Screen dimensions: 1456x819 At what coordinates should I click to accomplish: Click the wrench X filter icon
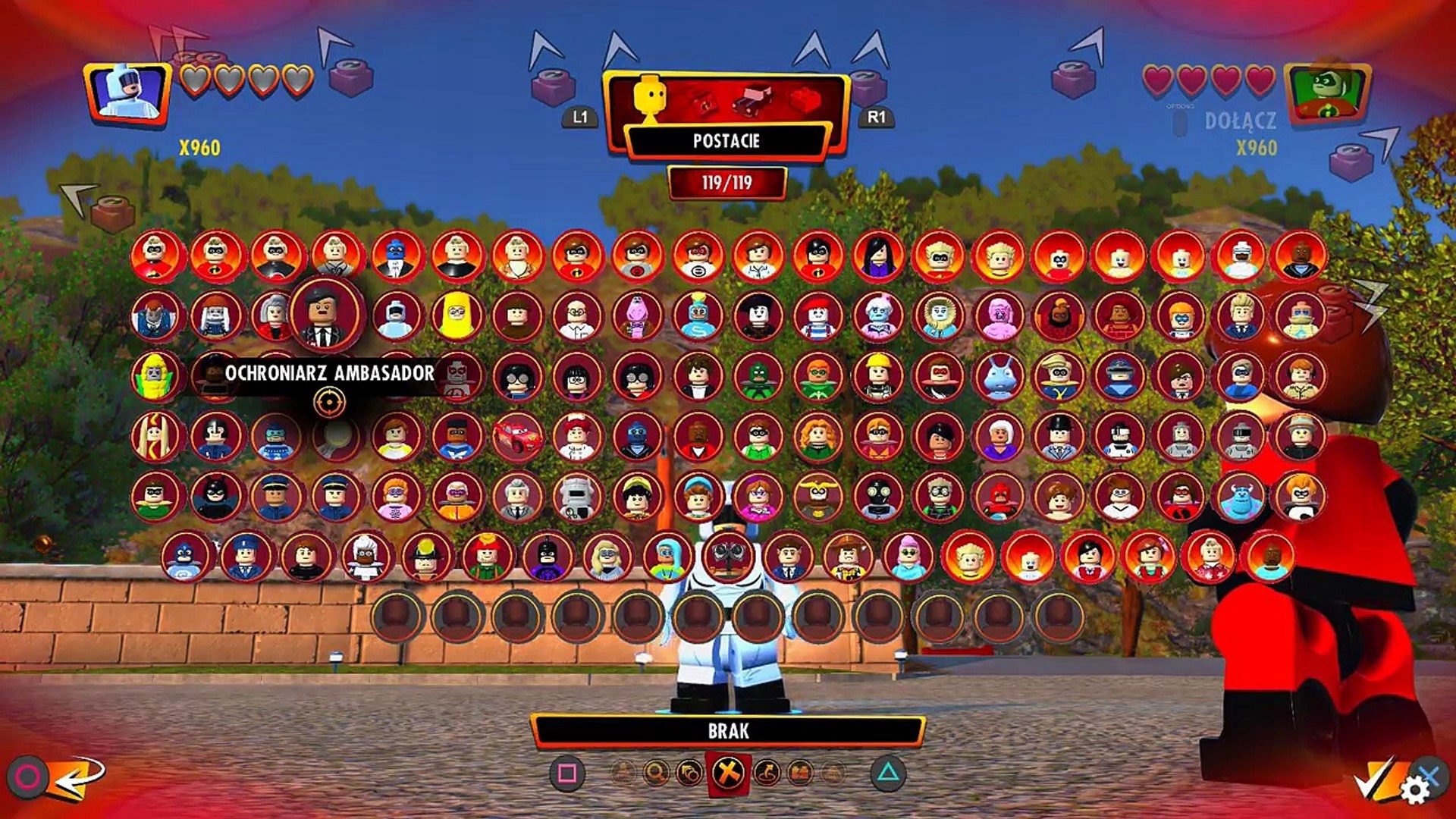pos(728,773)
